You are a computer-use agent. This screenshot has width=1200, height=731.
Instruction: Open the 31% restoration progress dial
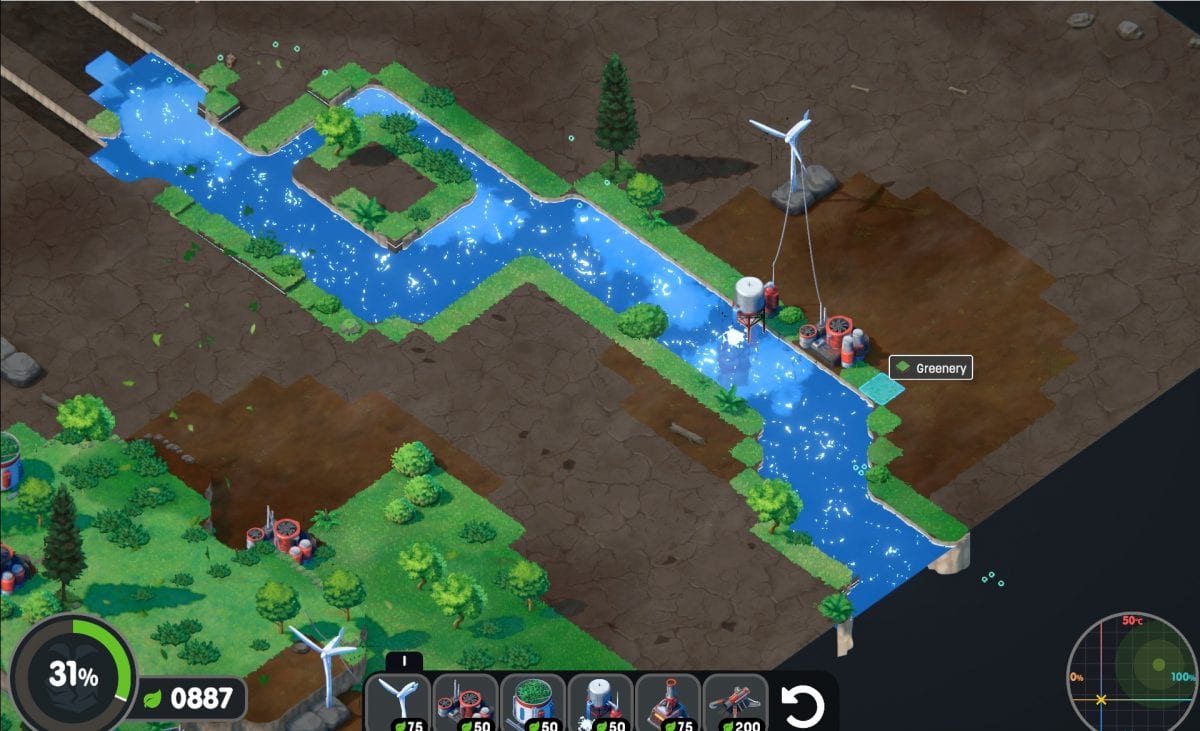coord(72,675)
